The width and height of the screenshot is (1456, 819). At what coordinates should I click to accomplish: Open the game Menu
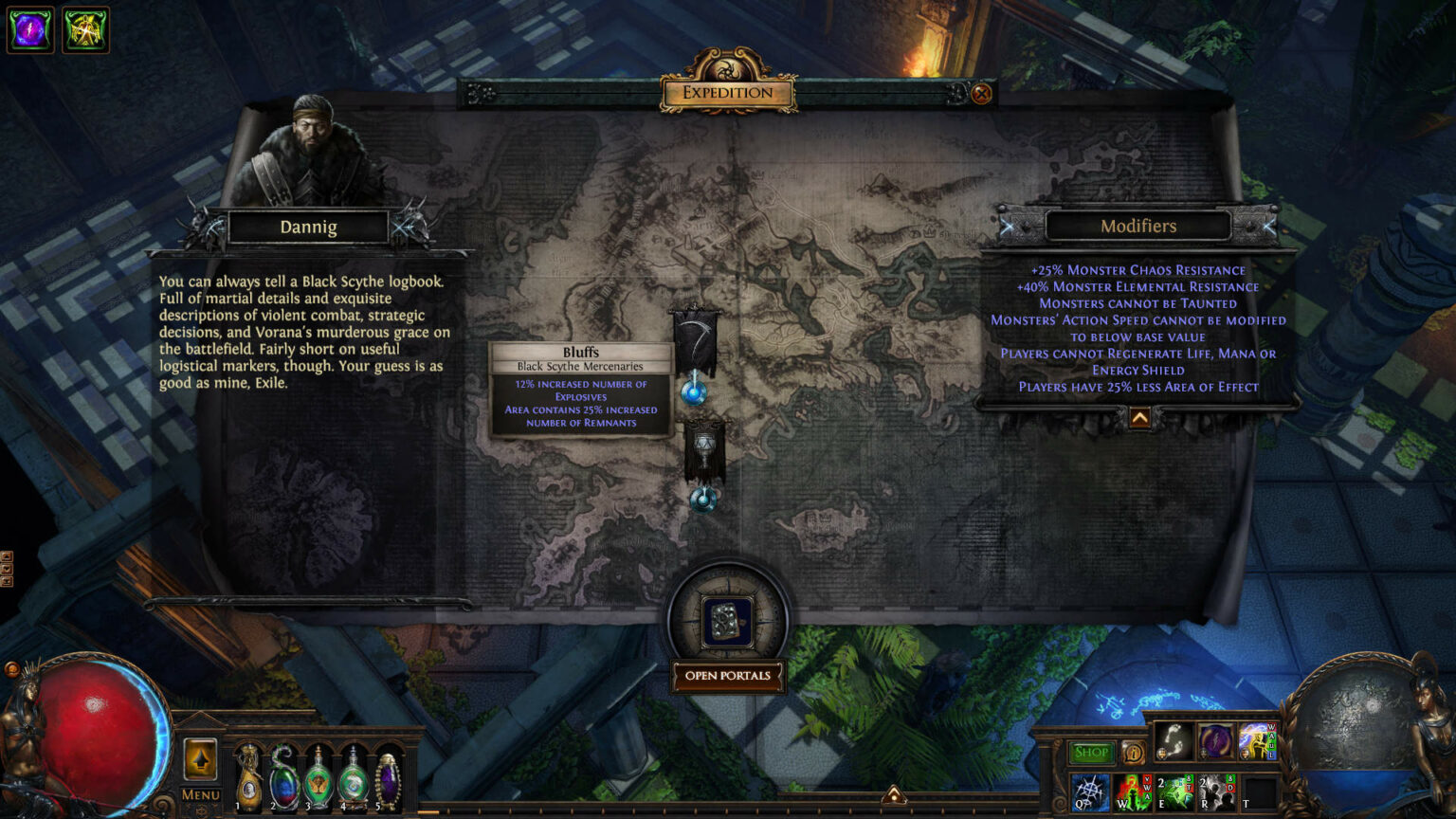click(201, 794)
